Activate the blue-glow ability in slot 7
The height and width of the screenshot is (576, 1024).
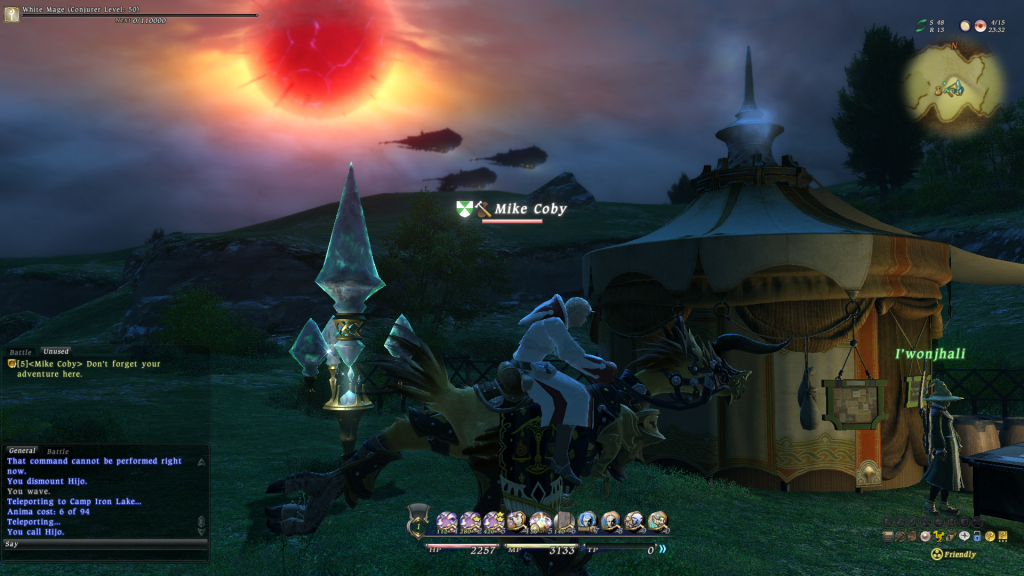(586, 521)
